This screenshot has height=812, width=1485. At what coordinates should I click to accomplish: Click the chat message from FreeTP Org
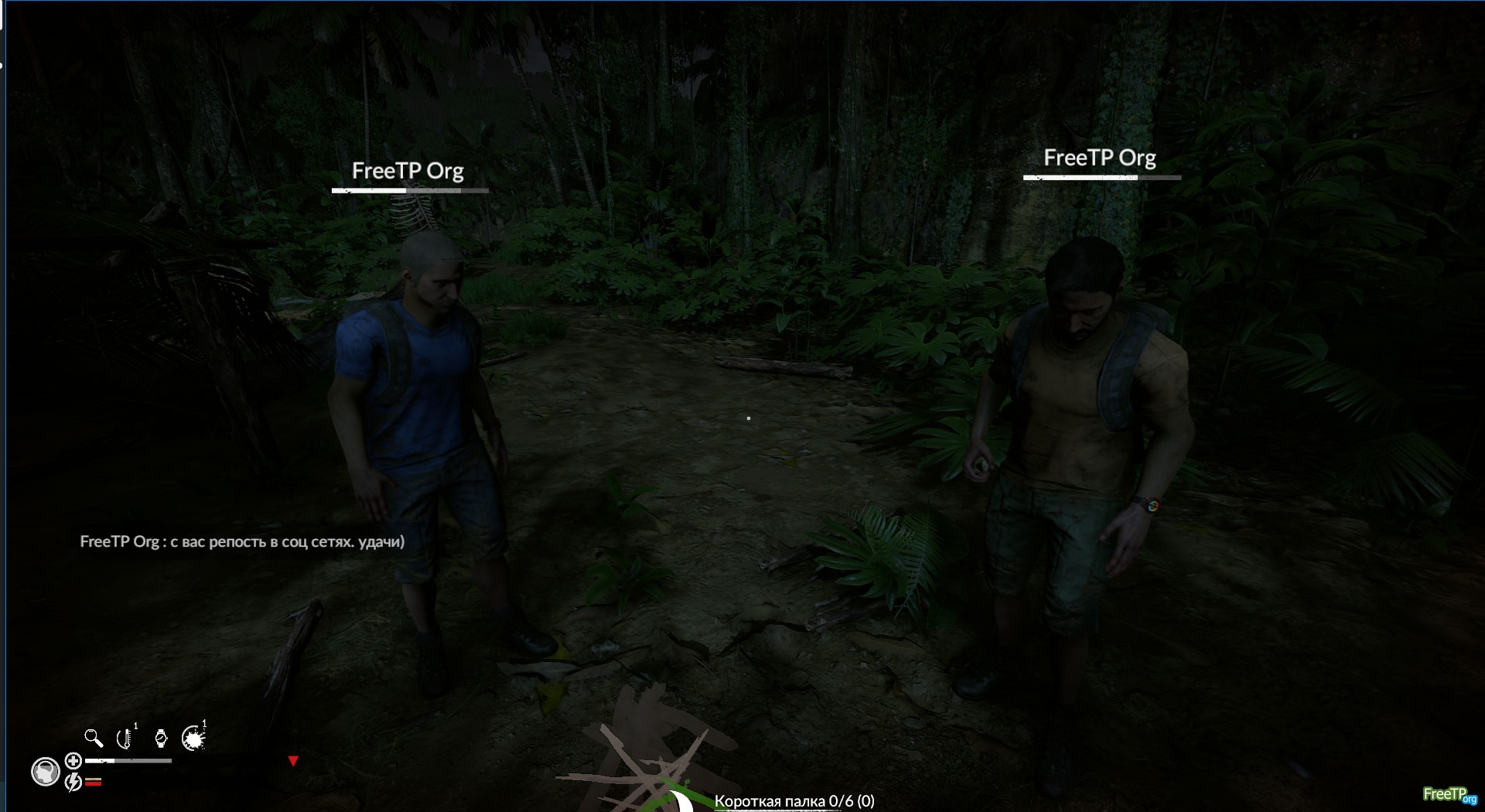242,542
